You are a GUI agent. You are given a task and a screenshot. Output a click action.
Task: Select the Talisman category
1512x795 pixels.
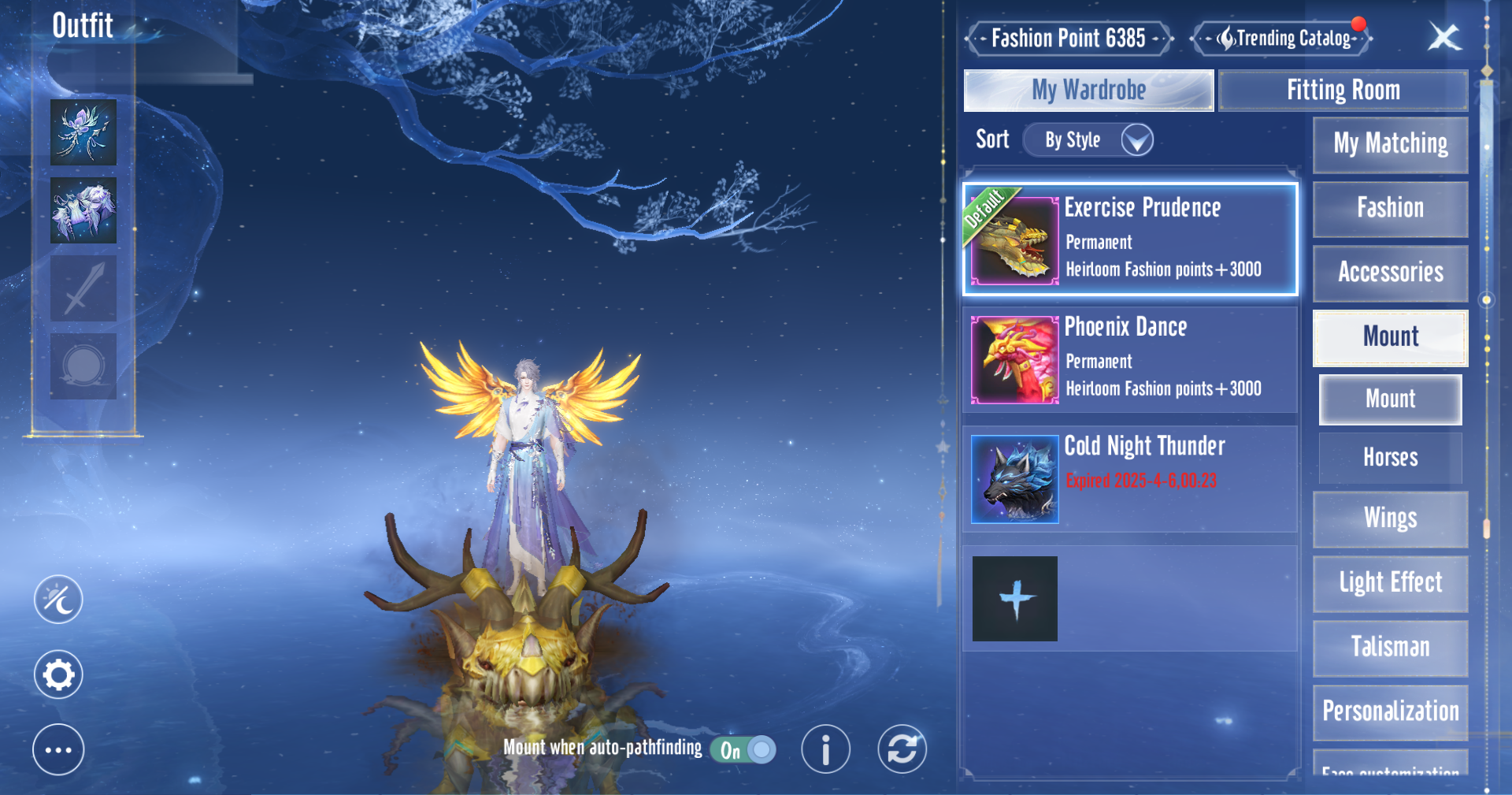(1390, 648)
